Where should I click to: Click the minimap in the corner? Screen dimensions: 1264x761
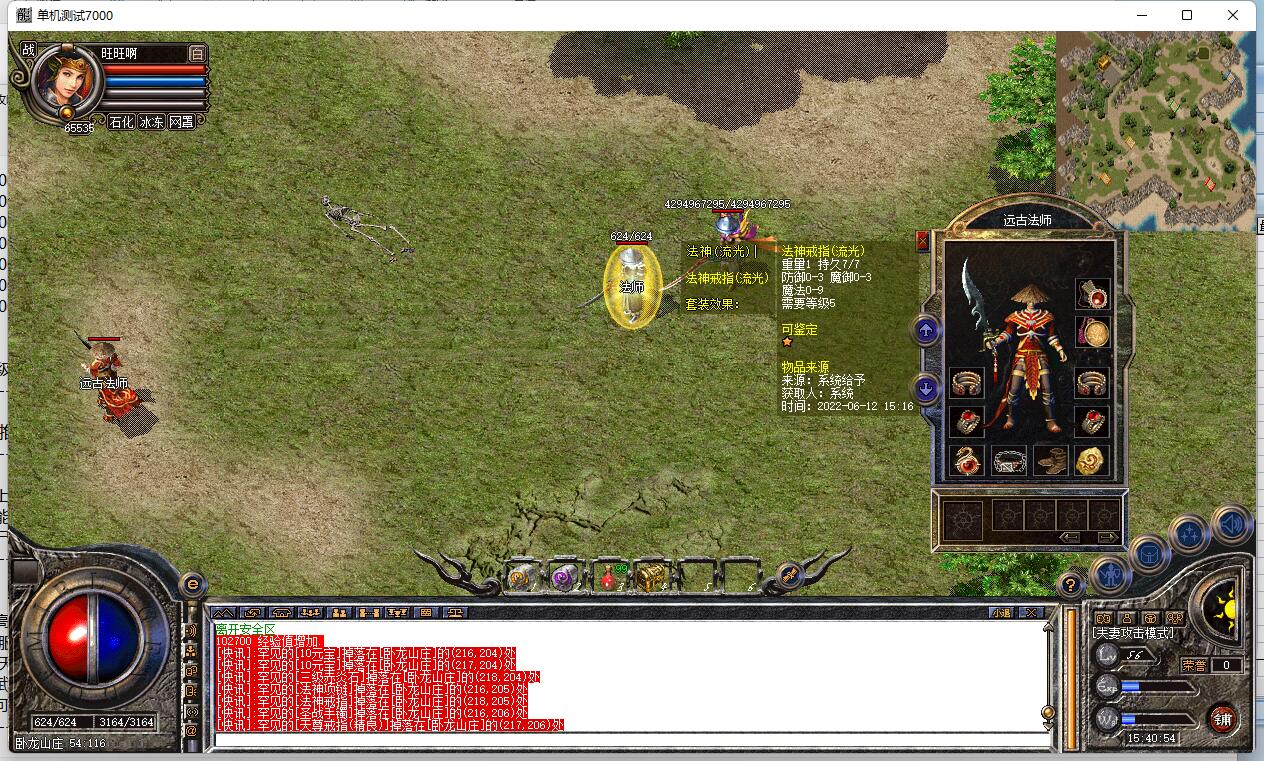coord(1155,130)
